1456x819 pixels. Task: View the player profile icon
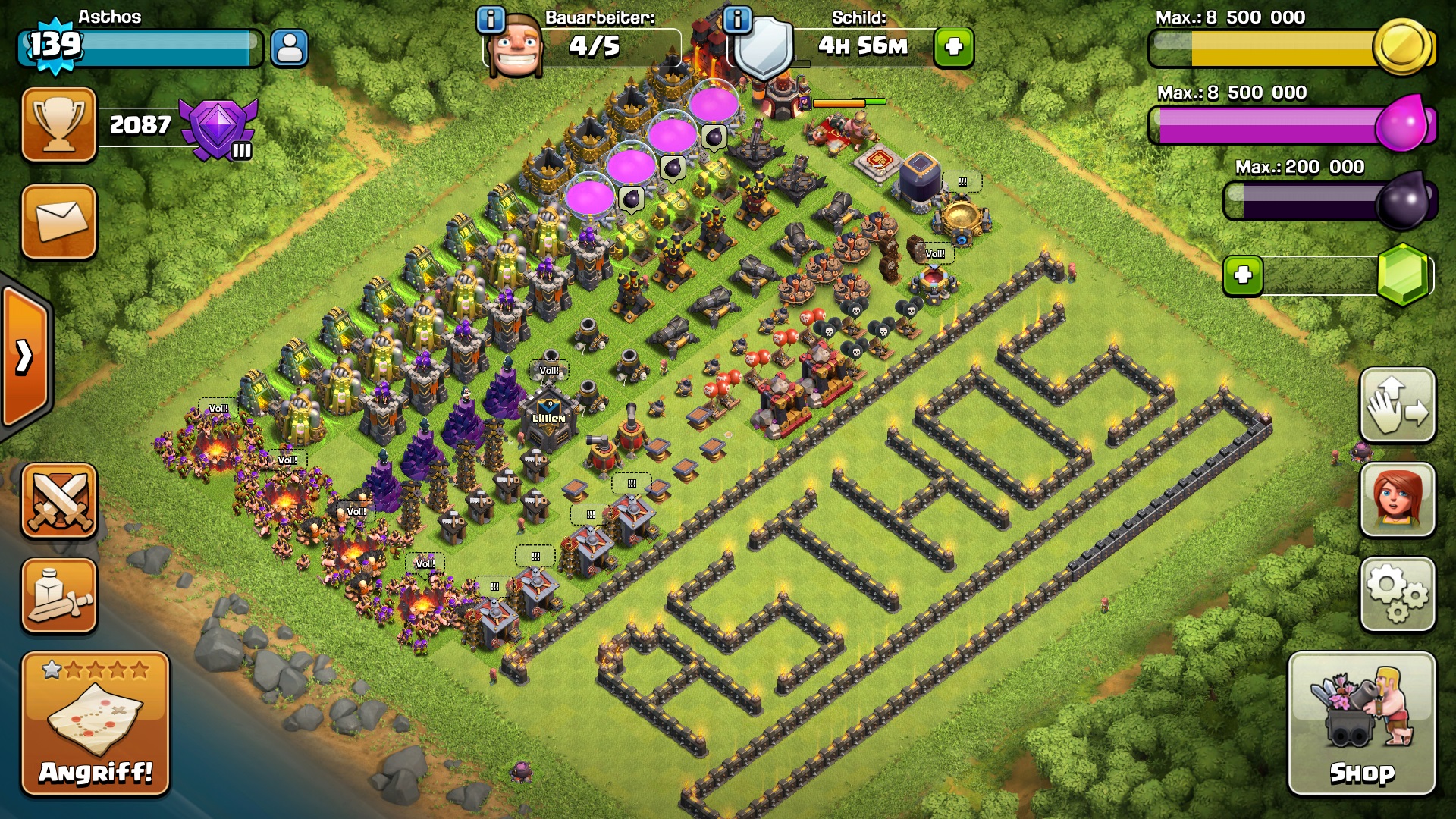coord(290,48)
